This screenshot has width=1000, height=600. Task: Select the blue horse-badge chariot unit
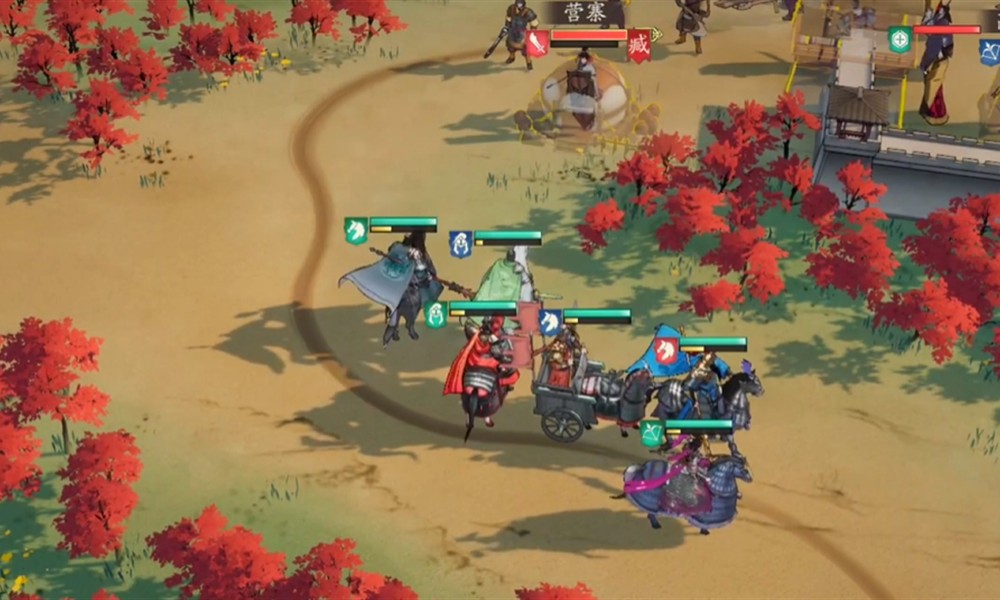(550, 322)
